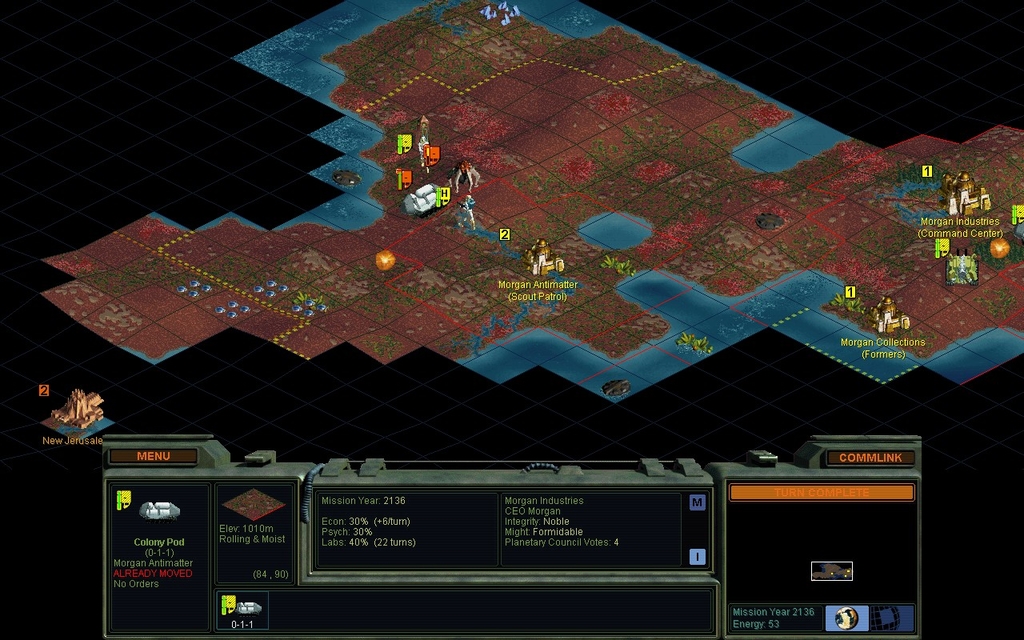Select Morgan Antimatter base
The width and height of the screenshot is (1024, 640).
click(x=541, y=258)
